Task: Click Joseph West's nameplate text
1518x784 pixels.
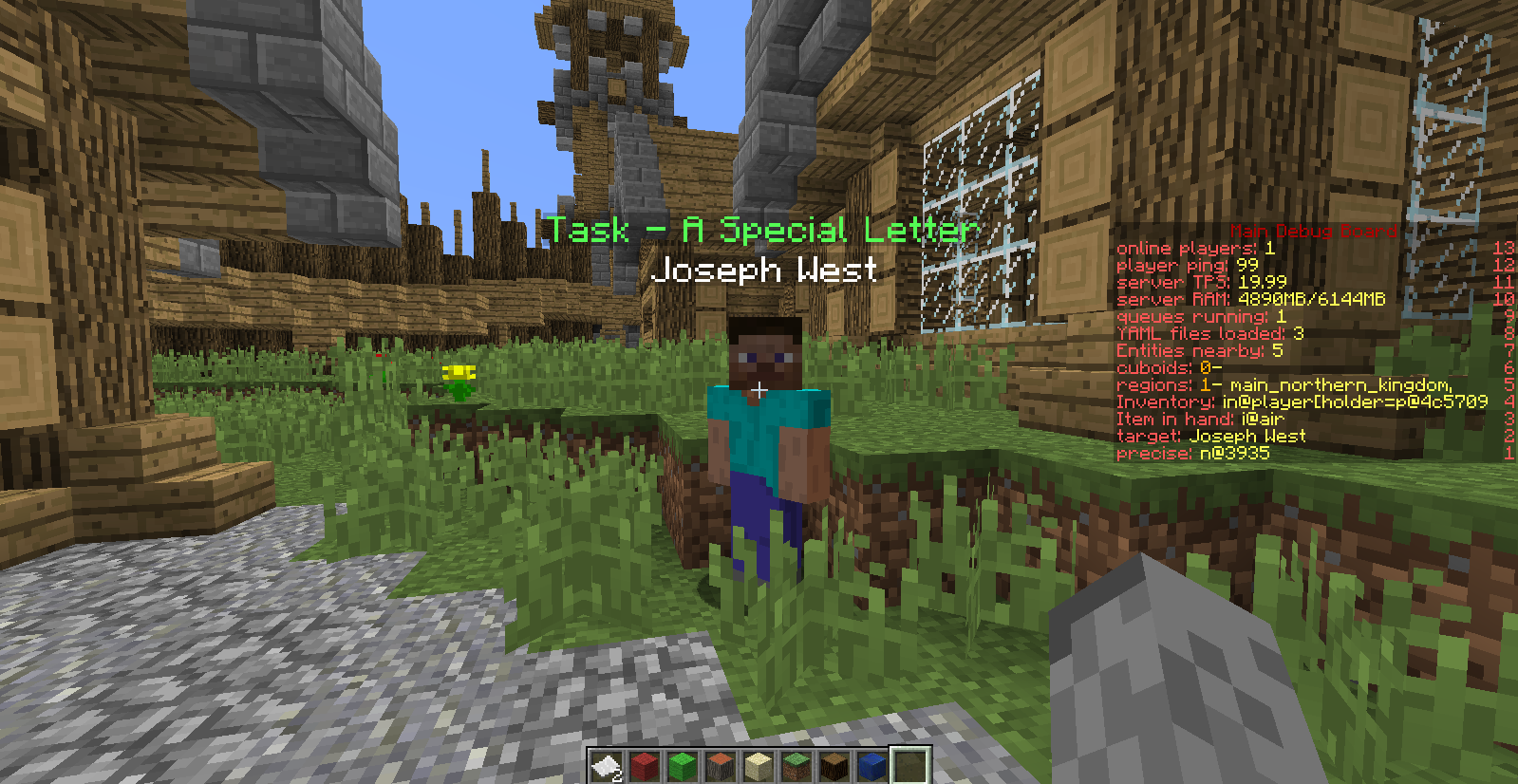Action: (x=767, y=272)
